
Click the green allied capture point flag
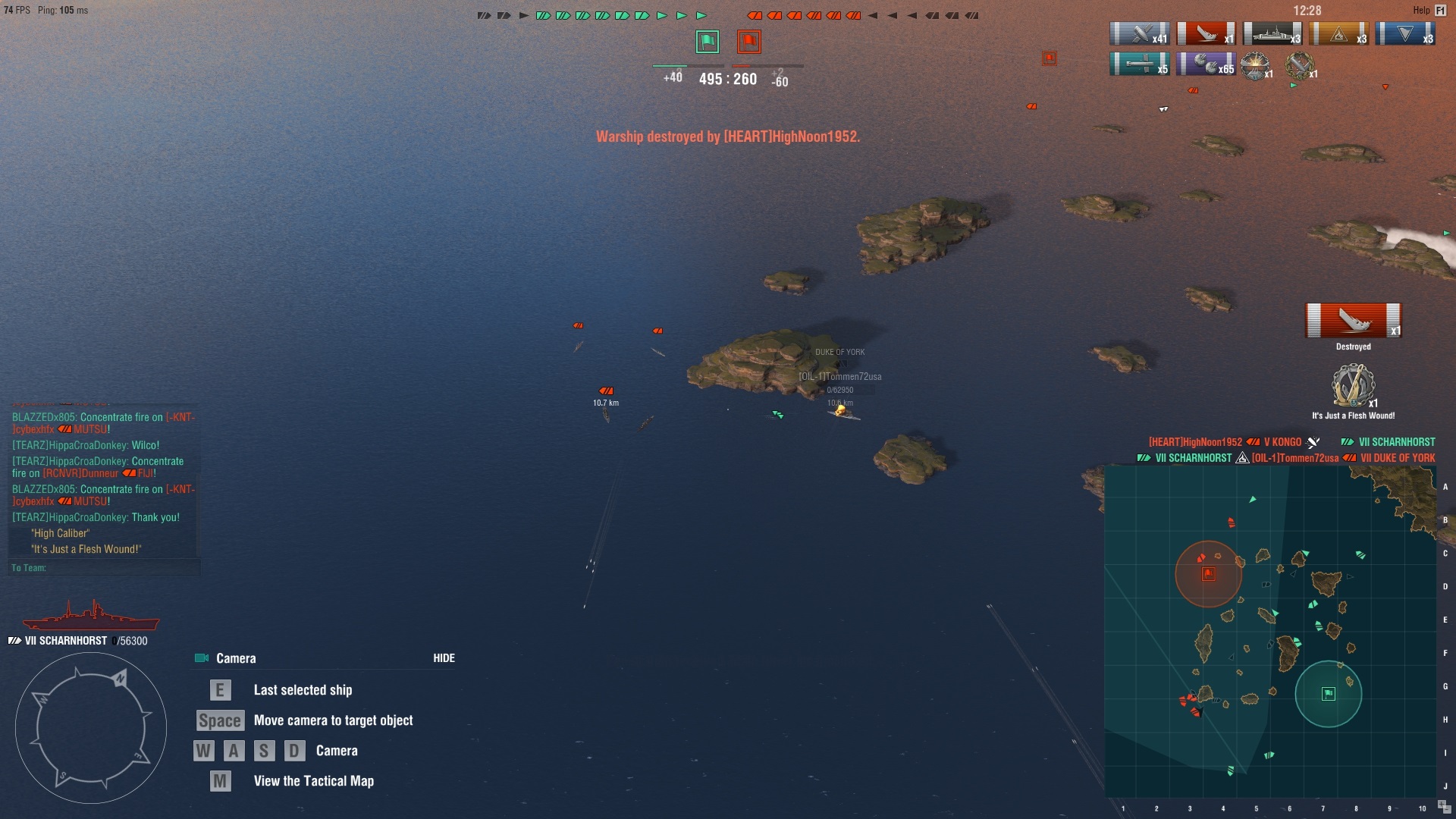(x=707, y=42)
